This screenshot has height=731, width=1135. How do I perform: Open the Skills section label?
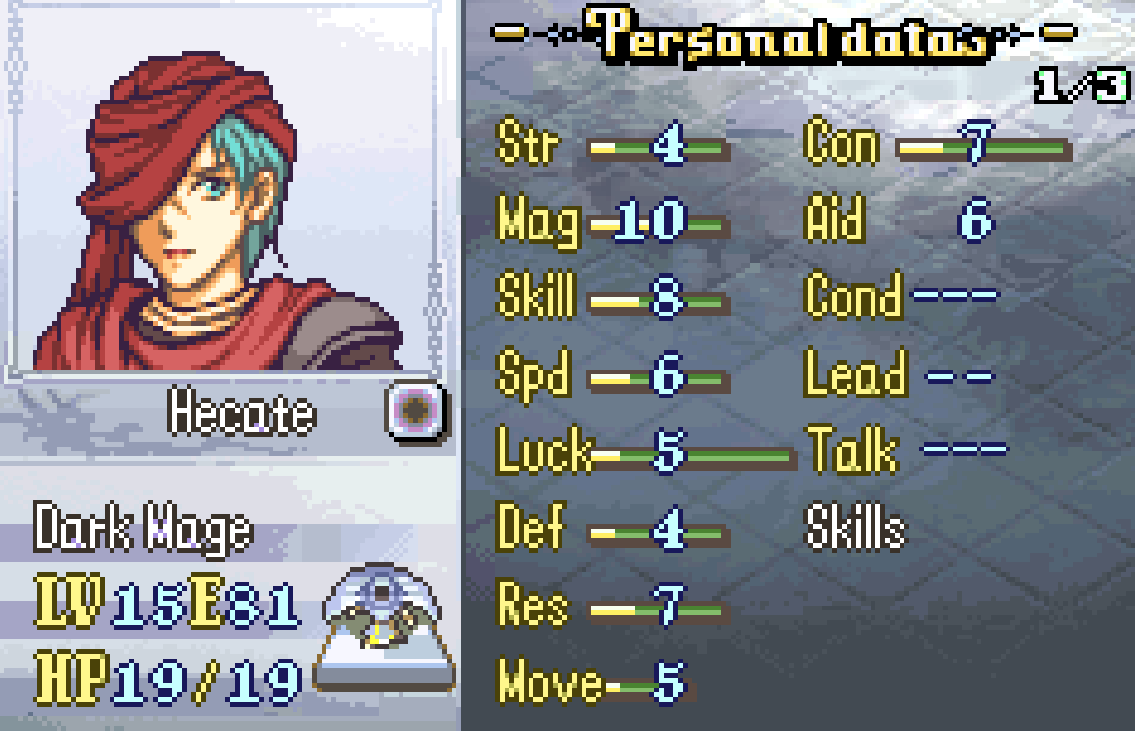pos(855,529)
